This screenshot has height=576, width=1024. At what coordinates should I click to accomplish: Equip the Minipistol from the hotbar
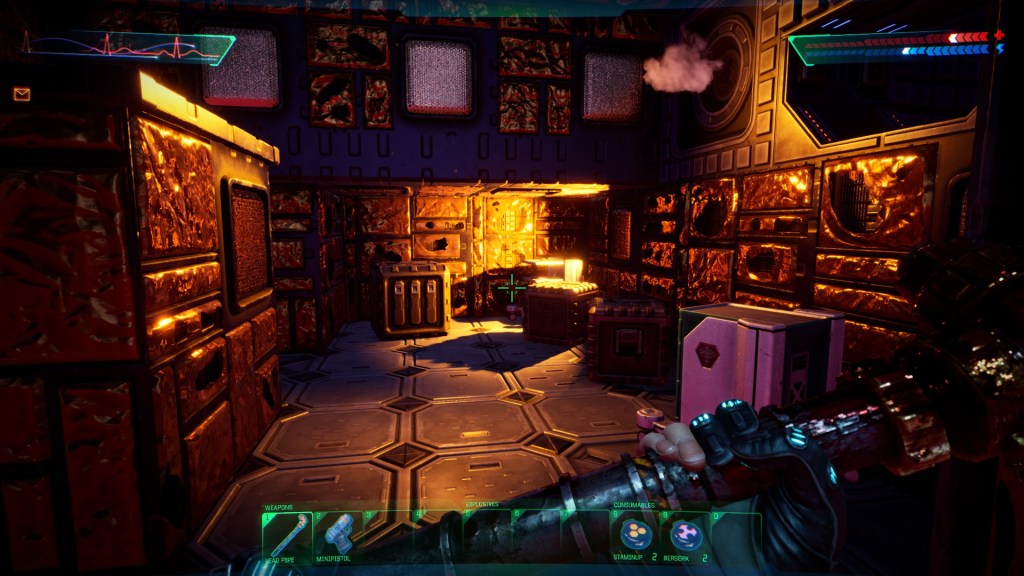click(338, 535)
